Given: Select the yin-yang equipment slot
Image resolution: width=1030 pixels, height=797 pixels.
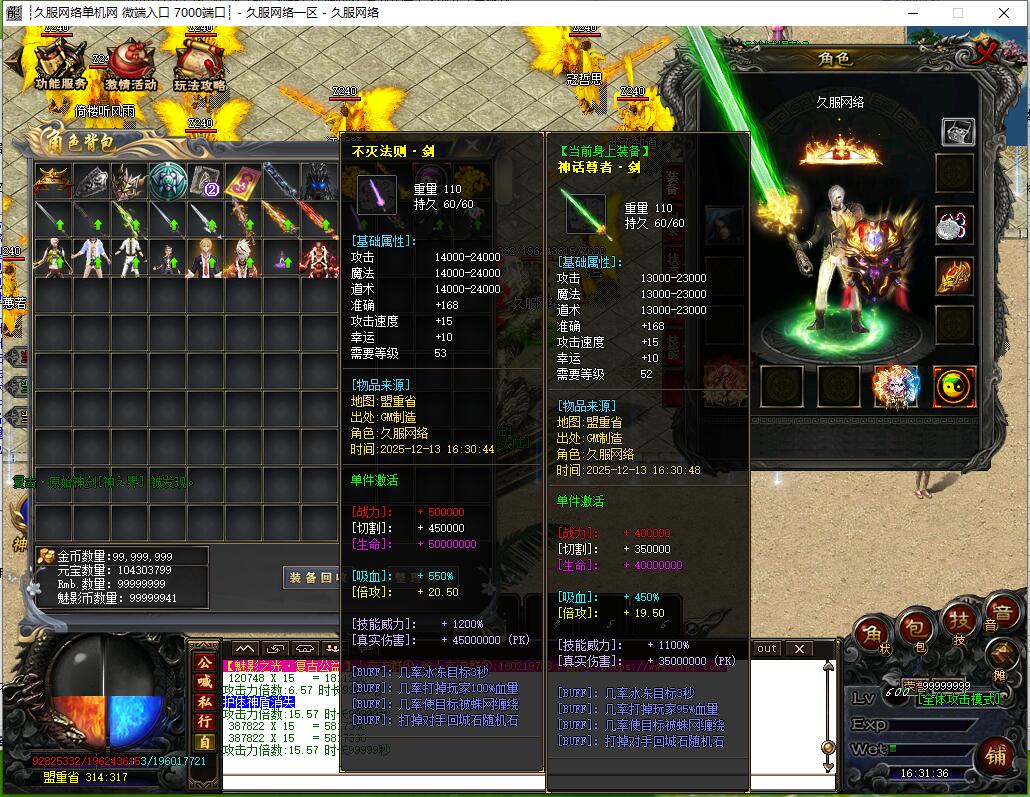Looking at the screenshot, I should [x=953, y=386].
